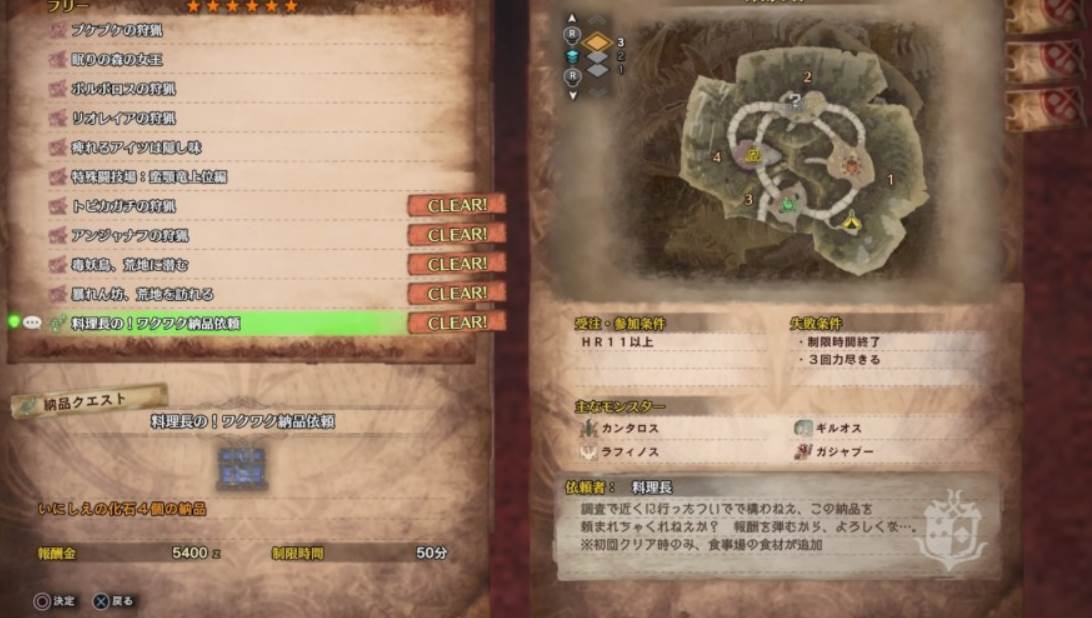Select the highlighted orange map floor diamond
Screen dimensions: 1092x618
point(597,42)
